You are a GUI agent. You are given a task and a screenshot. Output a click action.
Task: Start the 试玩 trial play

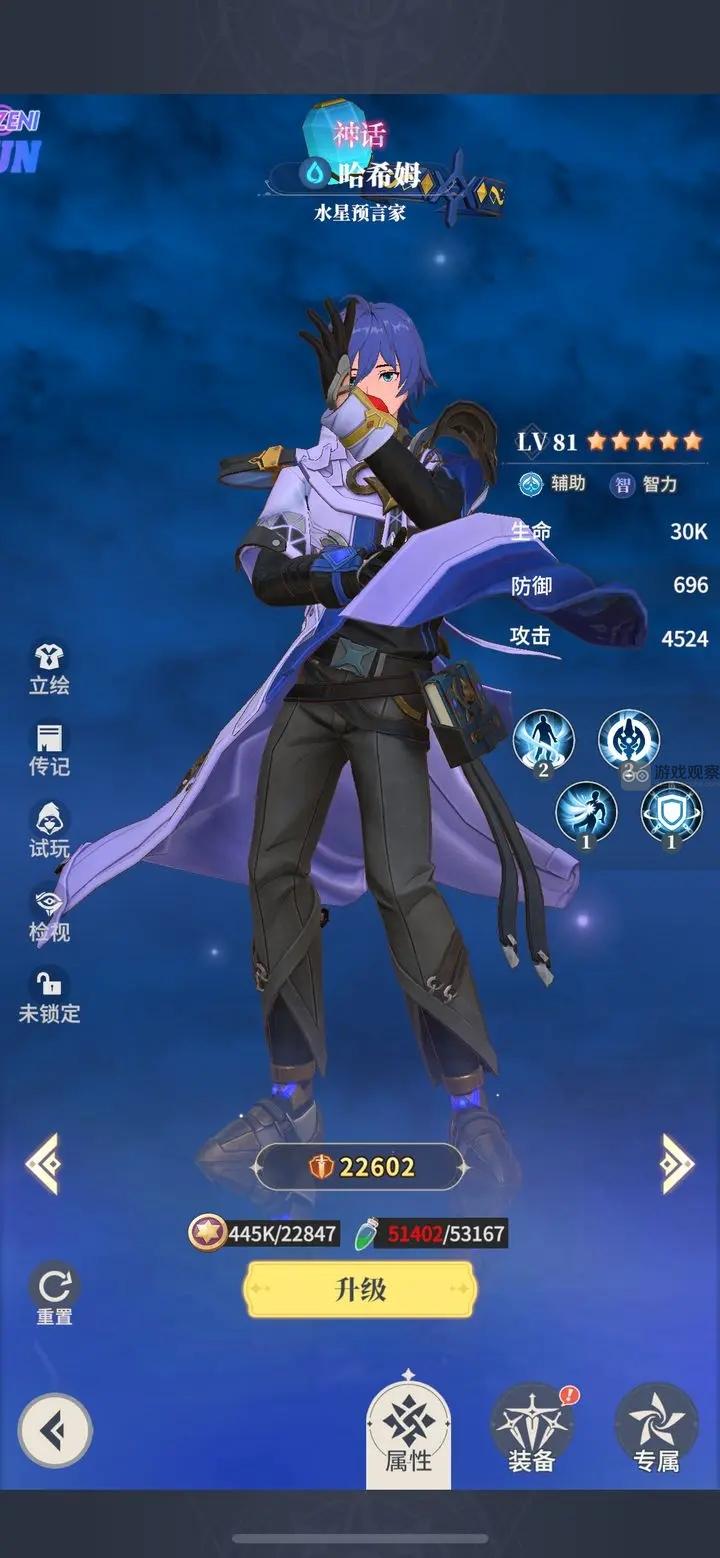click(49, 831)
